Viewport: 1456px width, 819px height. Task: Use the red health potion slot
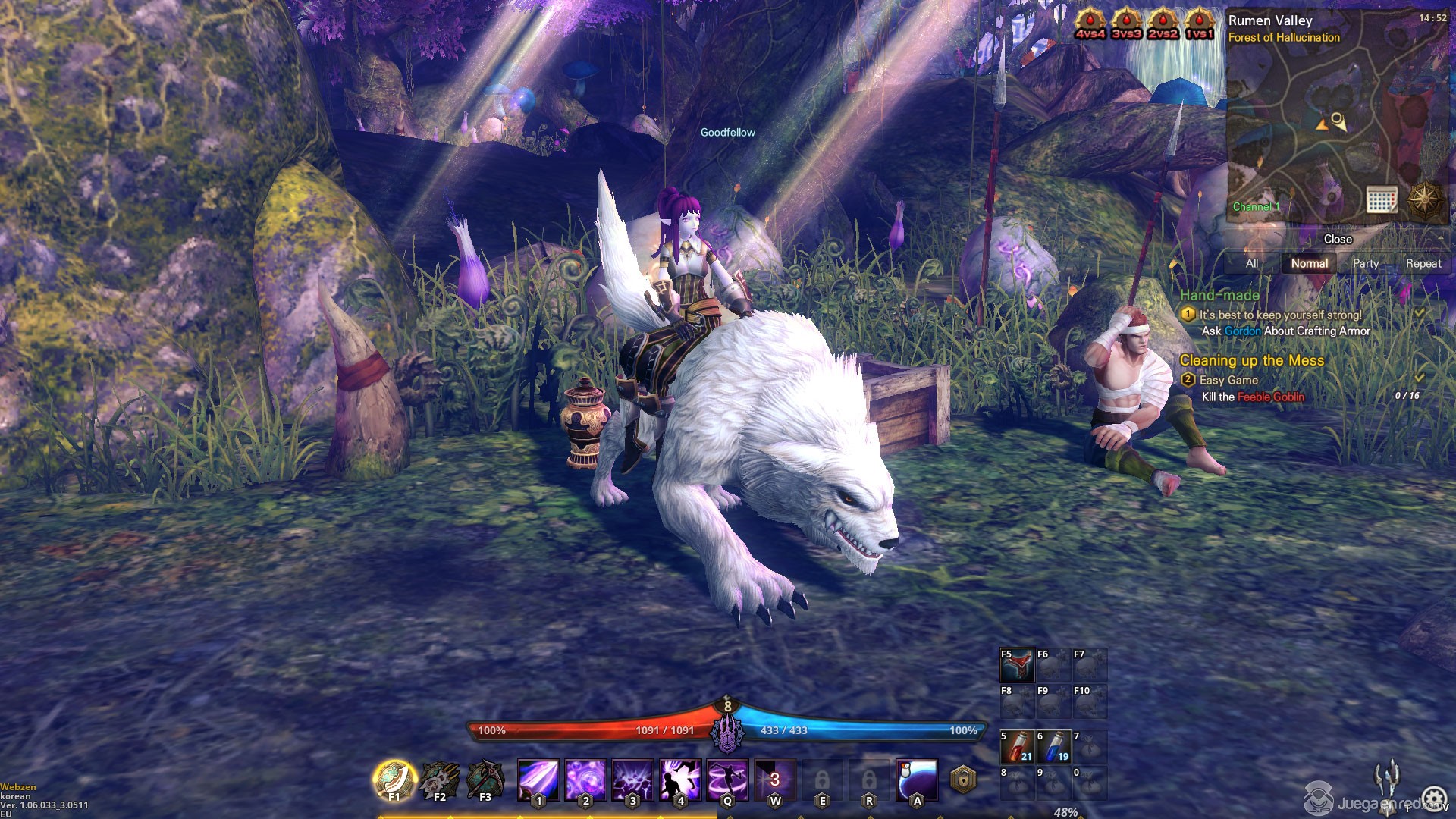tap(1017, 747)
